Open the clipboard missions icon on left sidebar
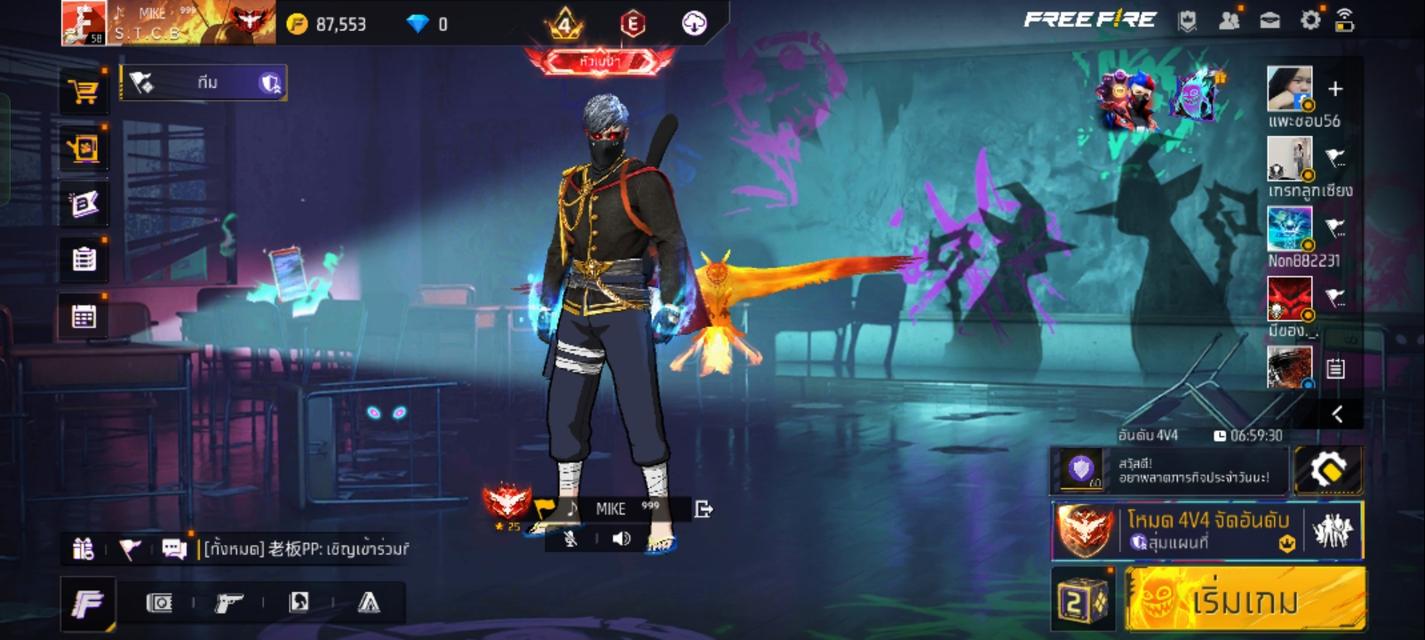 (x=84, y=259)
